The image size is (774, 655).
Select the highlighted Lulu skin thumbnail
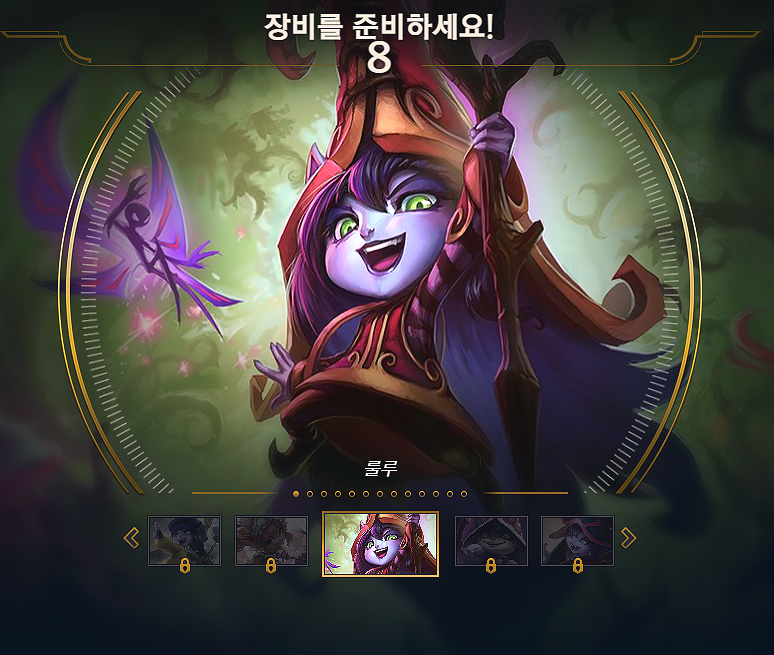pyautogui.click(x=380, y=544)
